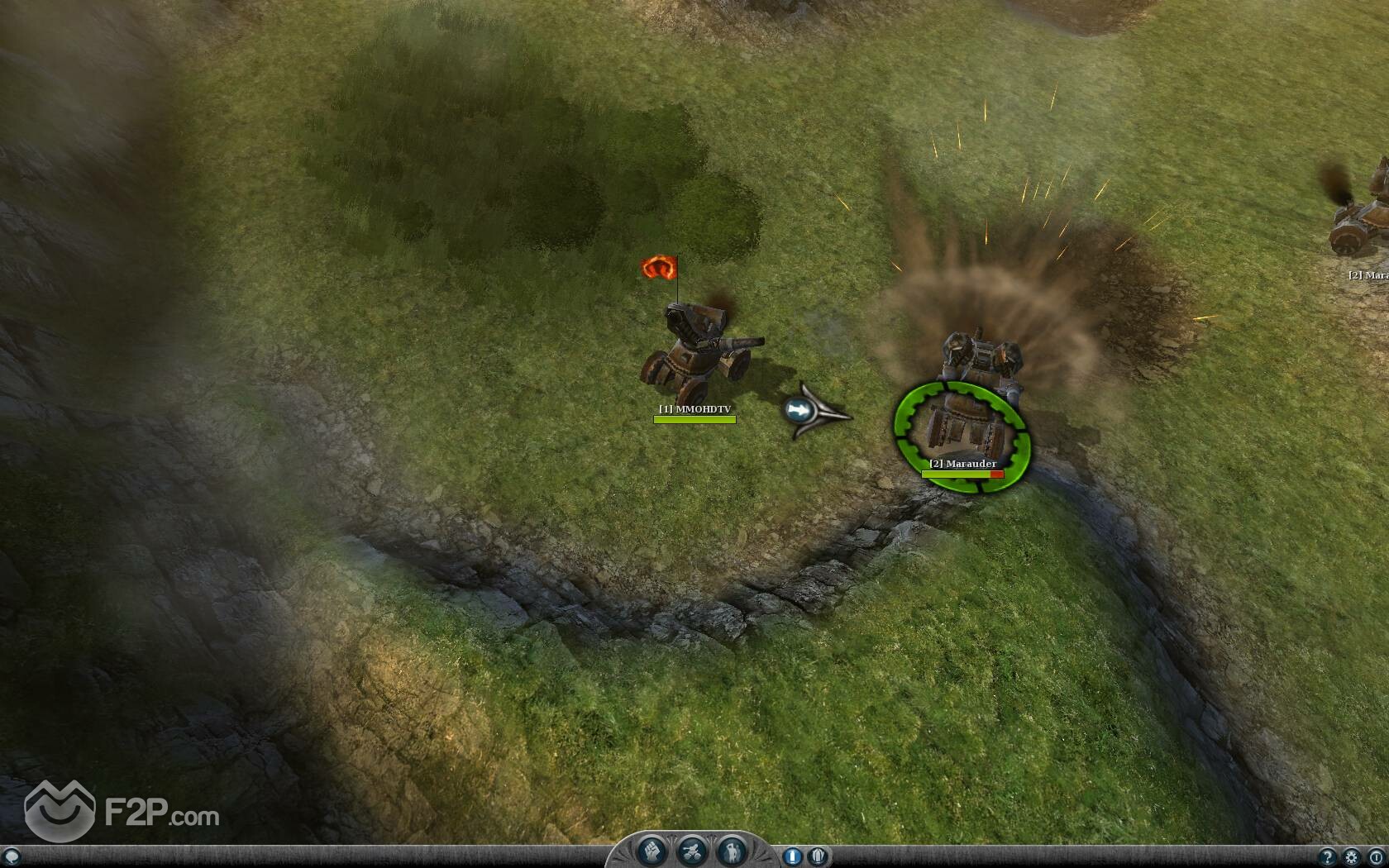Open help with the question mark button
The width and height of the screenshot is (1389, 868).
1328,857
